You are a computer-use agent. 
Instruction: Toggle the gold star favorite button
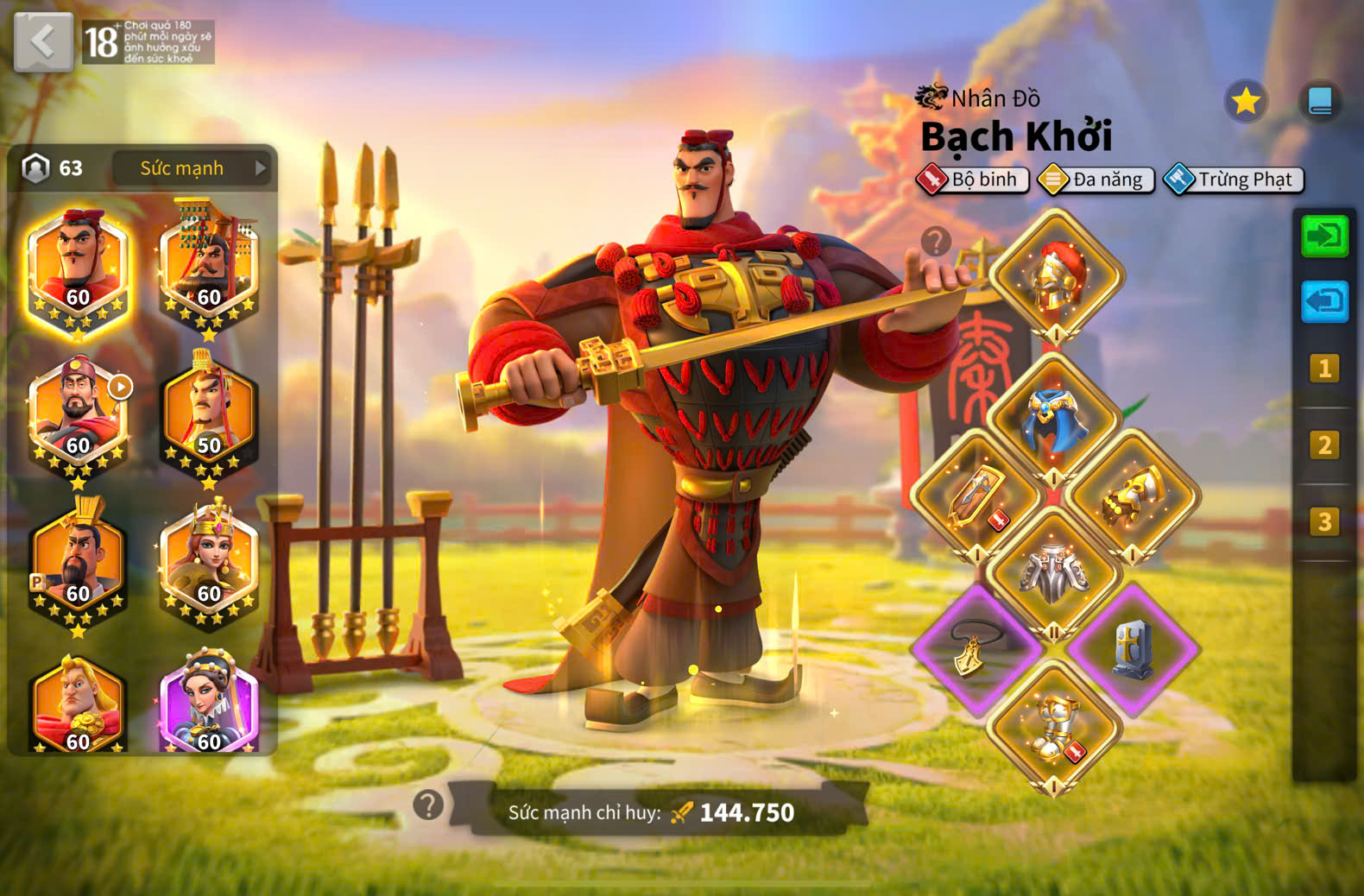[1246, 102]
